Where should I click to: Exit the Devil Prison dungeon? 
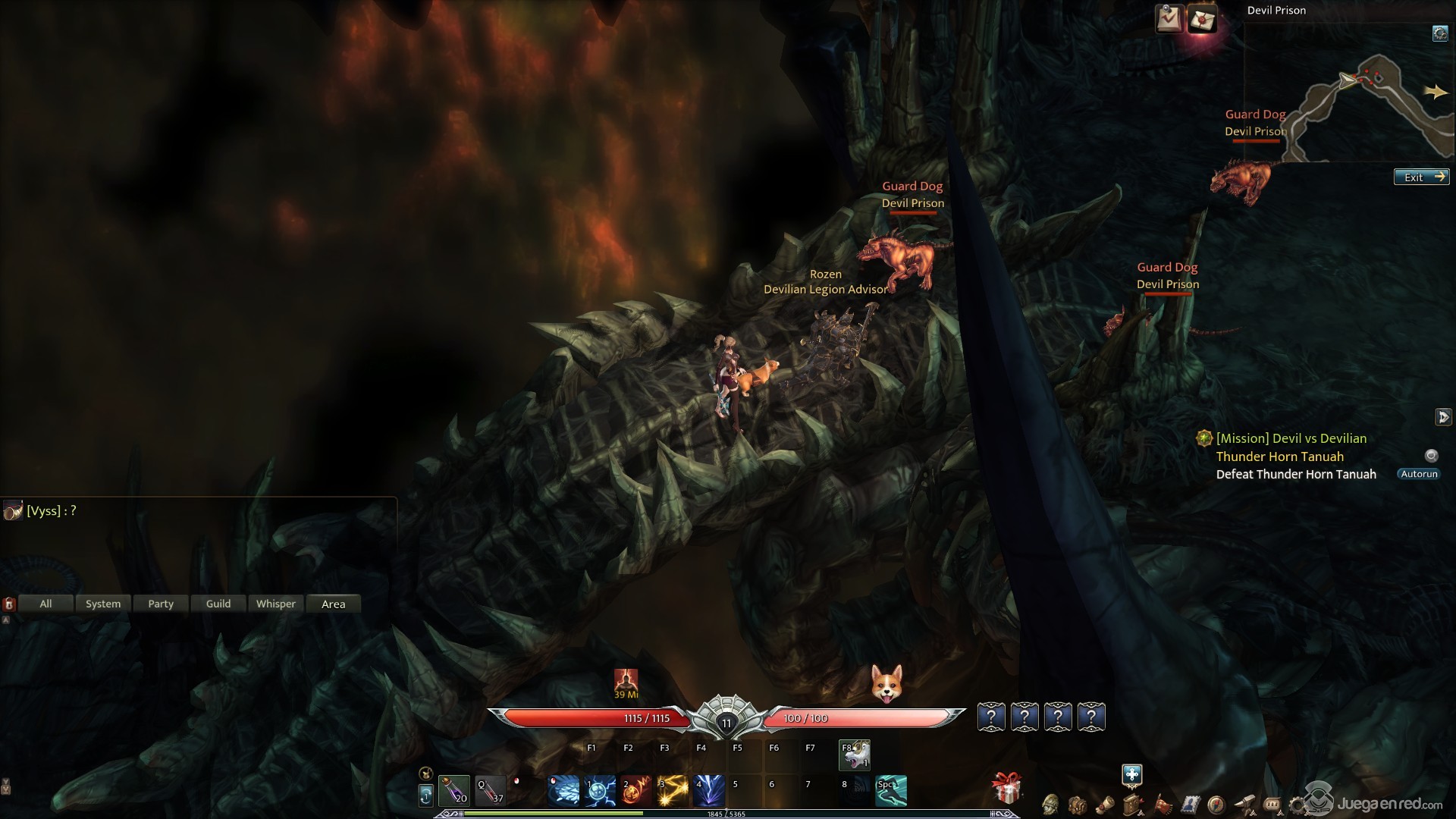[1421, 177]
